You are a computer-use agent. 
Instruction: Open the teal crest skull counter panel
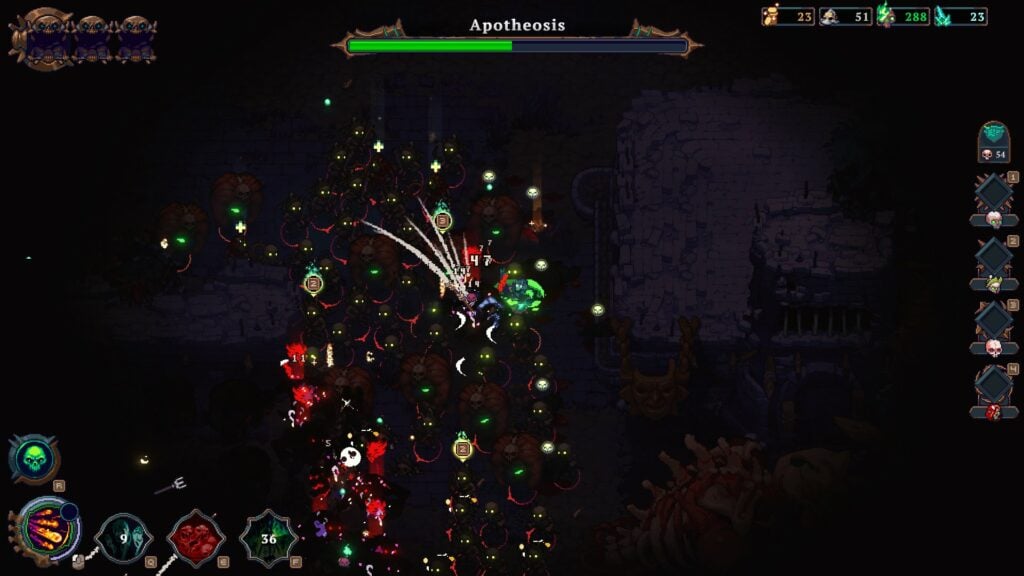993,141
